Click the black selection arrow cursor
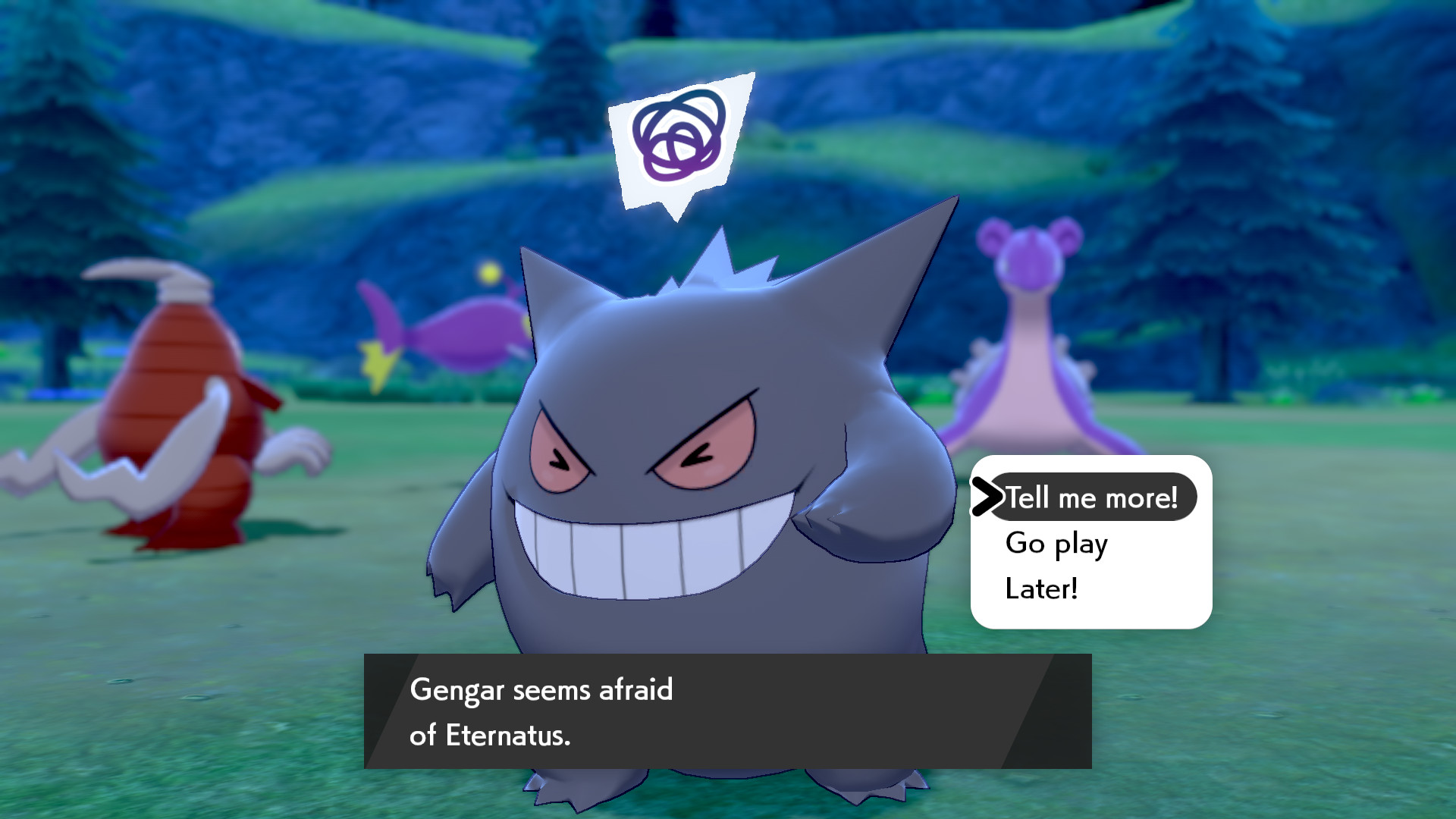Screen dimensions: 1456x819 pos(987,497)
